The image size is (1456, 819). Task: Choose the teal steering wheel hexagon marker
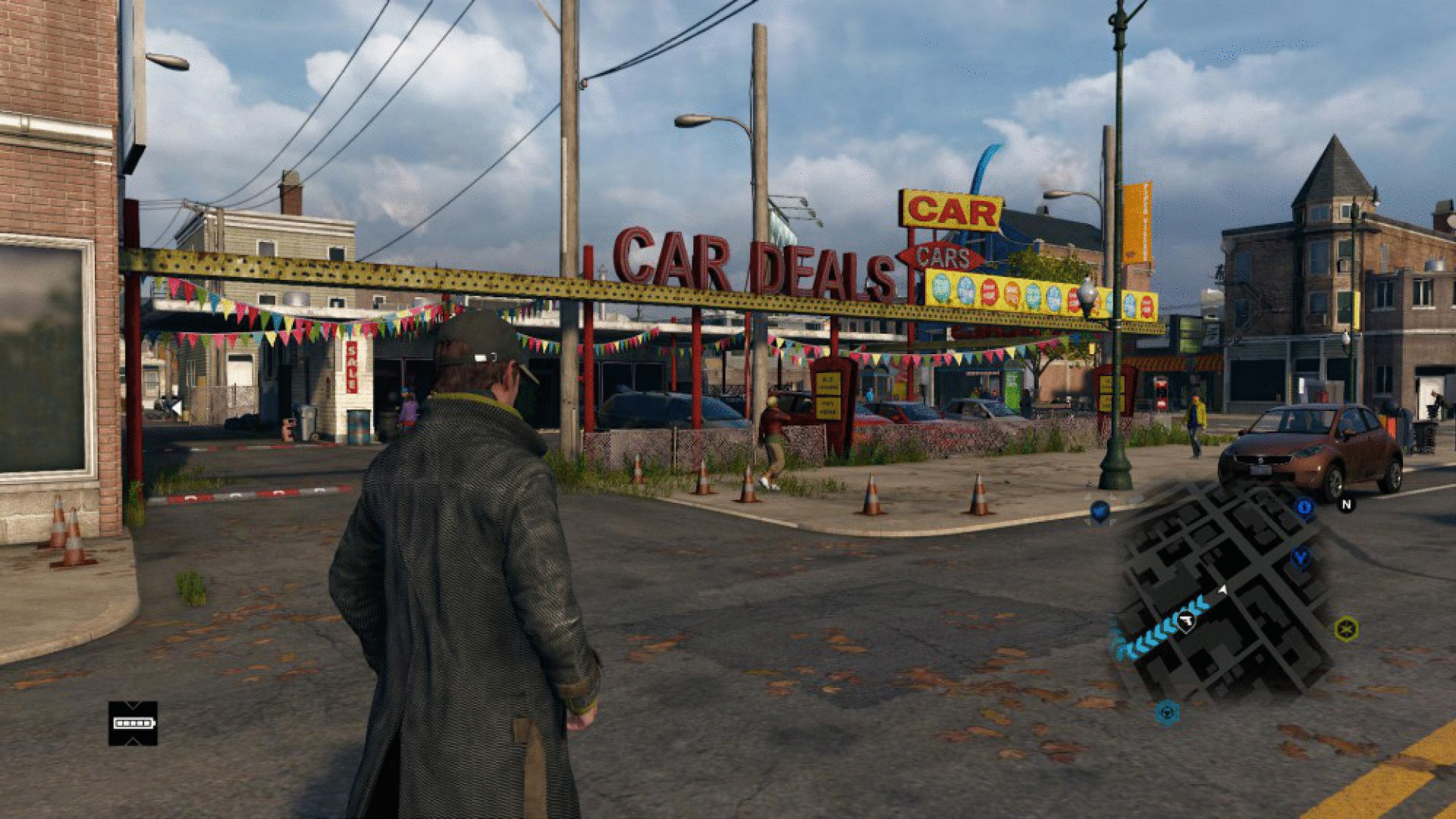[1167, 712]
